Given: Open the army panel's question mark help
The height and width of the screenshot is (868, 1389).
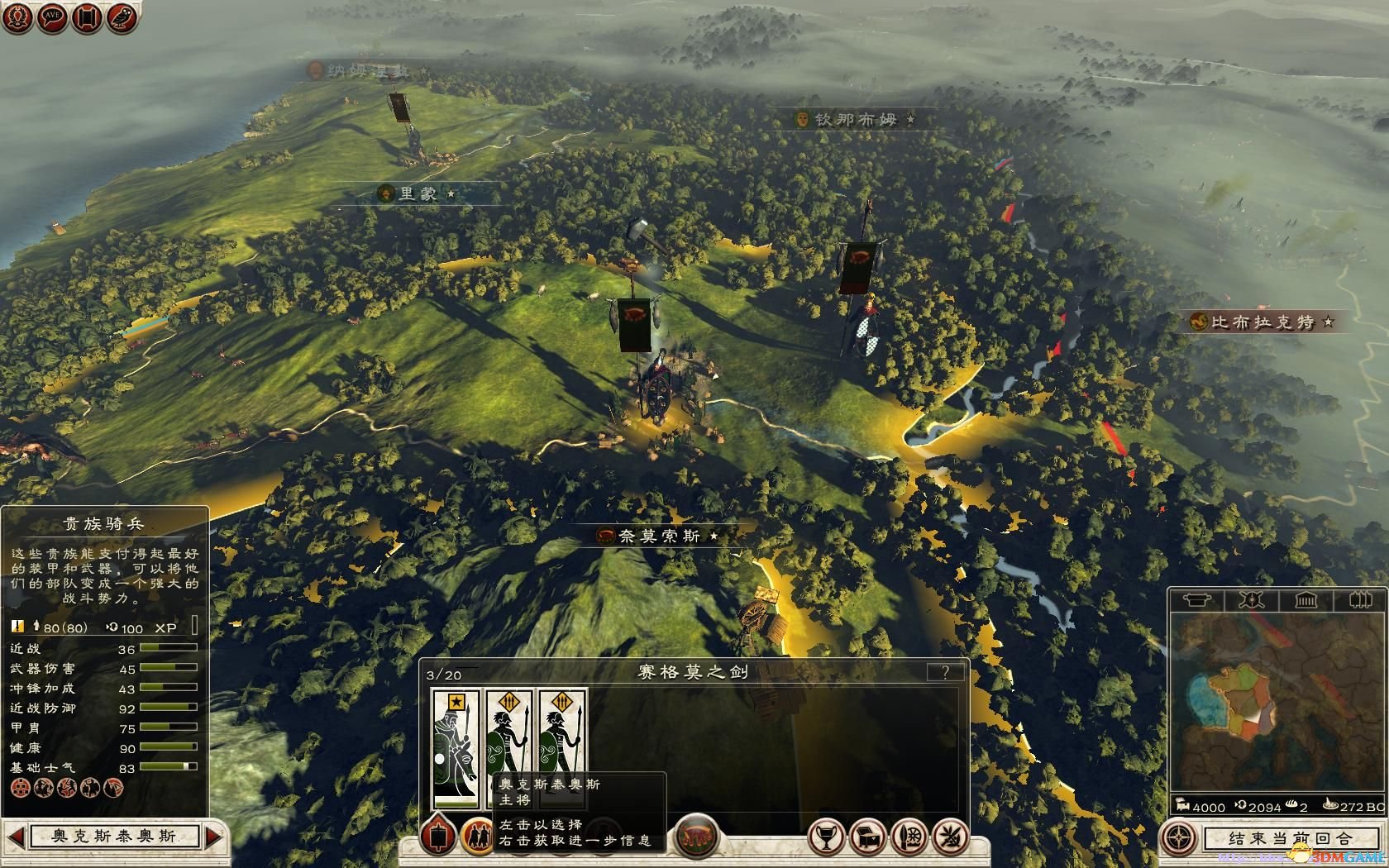Looking at the screenshot, I should (945, 671).
